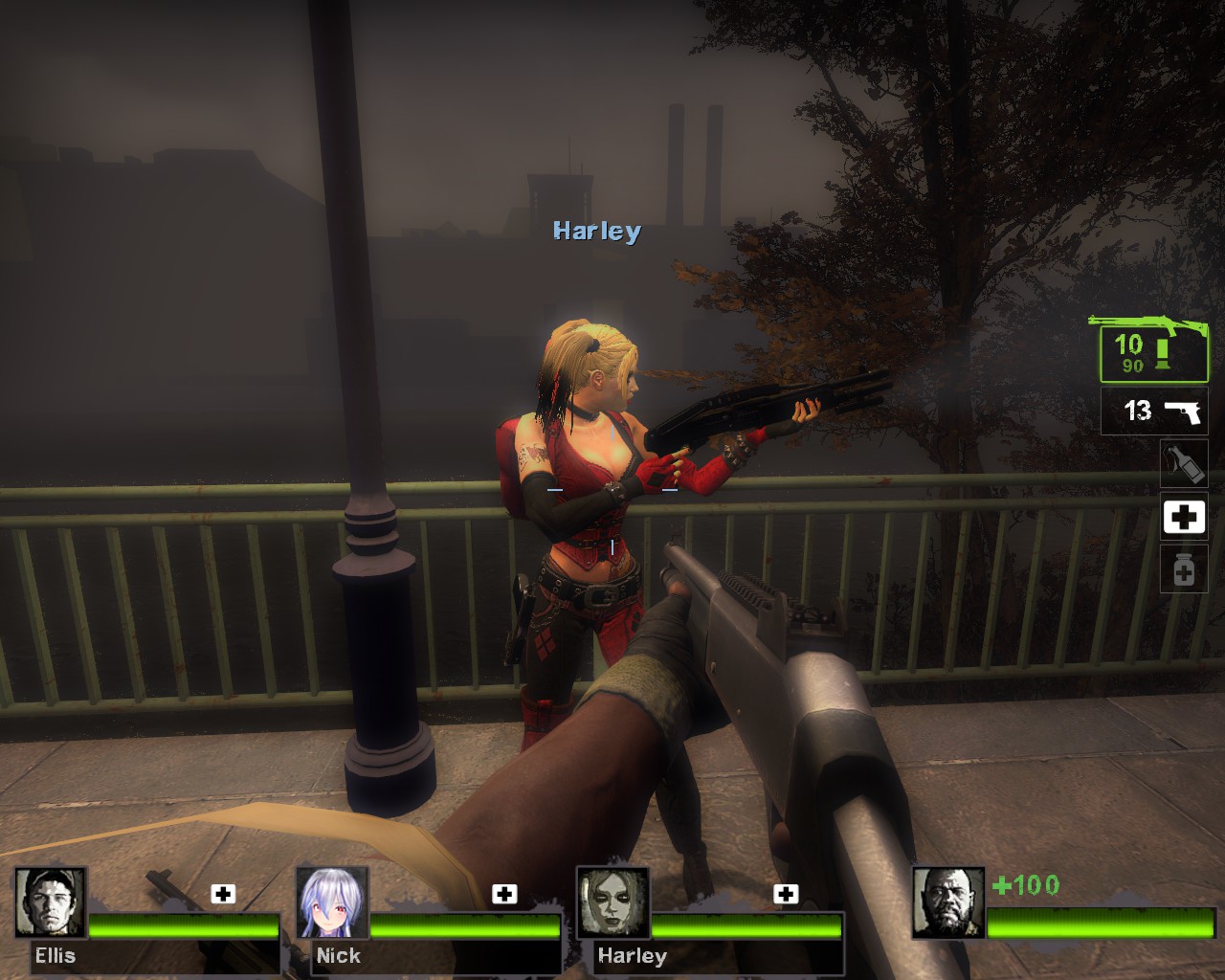Select the pain pills slot
This screenshot has height=980, width=1225.
pyautogui.click(x=1184, y=570)
